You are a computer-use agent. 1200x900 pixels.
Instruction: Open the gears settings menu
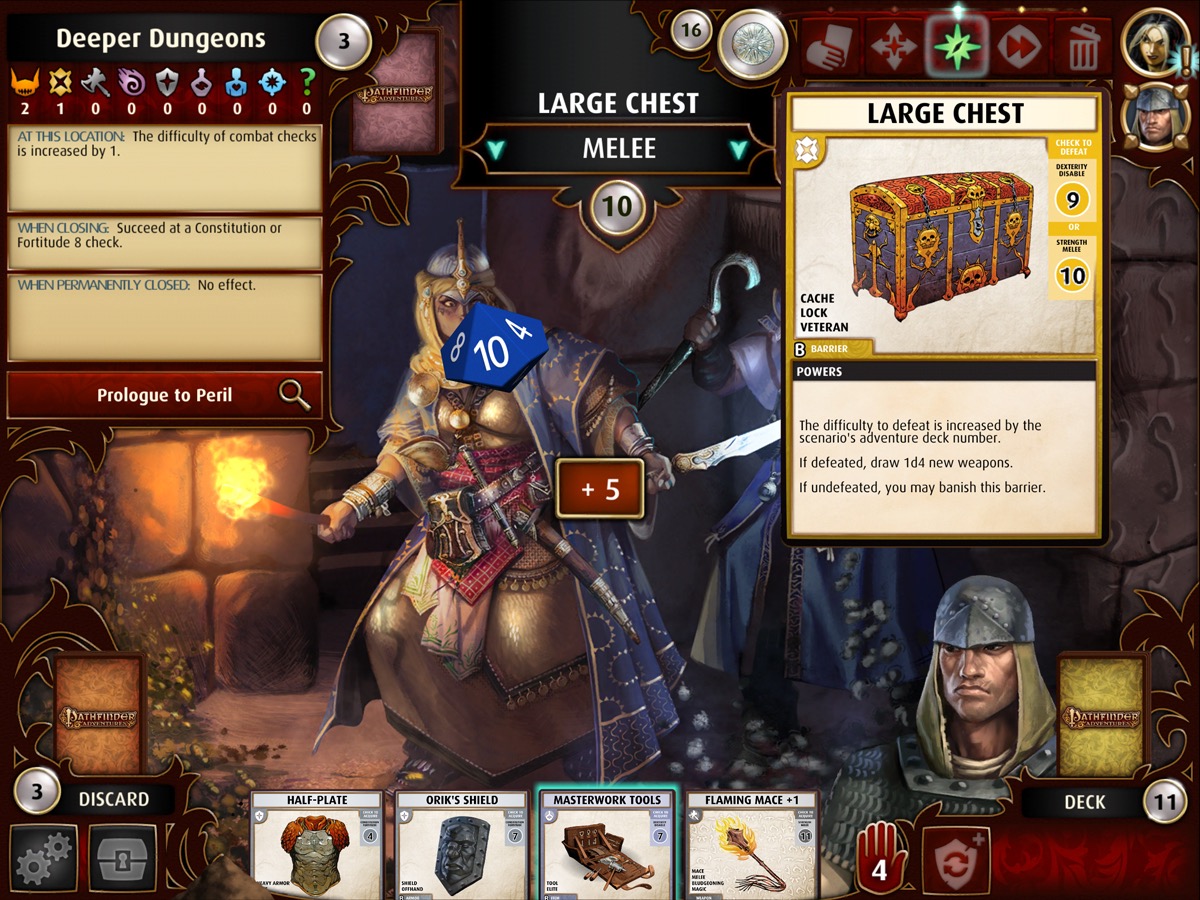pos(44,857)
